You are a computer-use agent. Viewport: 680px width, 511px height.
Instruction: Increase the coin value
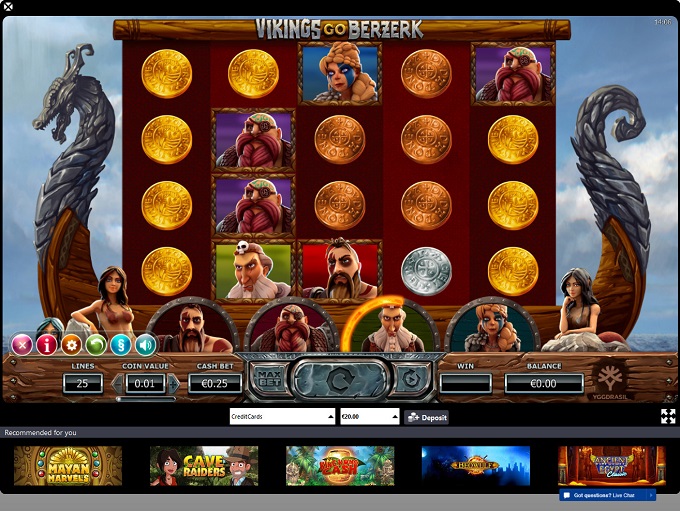[x=173, y=383]
